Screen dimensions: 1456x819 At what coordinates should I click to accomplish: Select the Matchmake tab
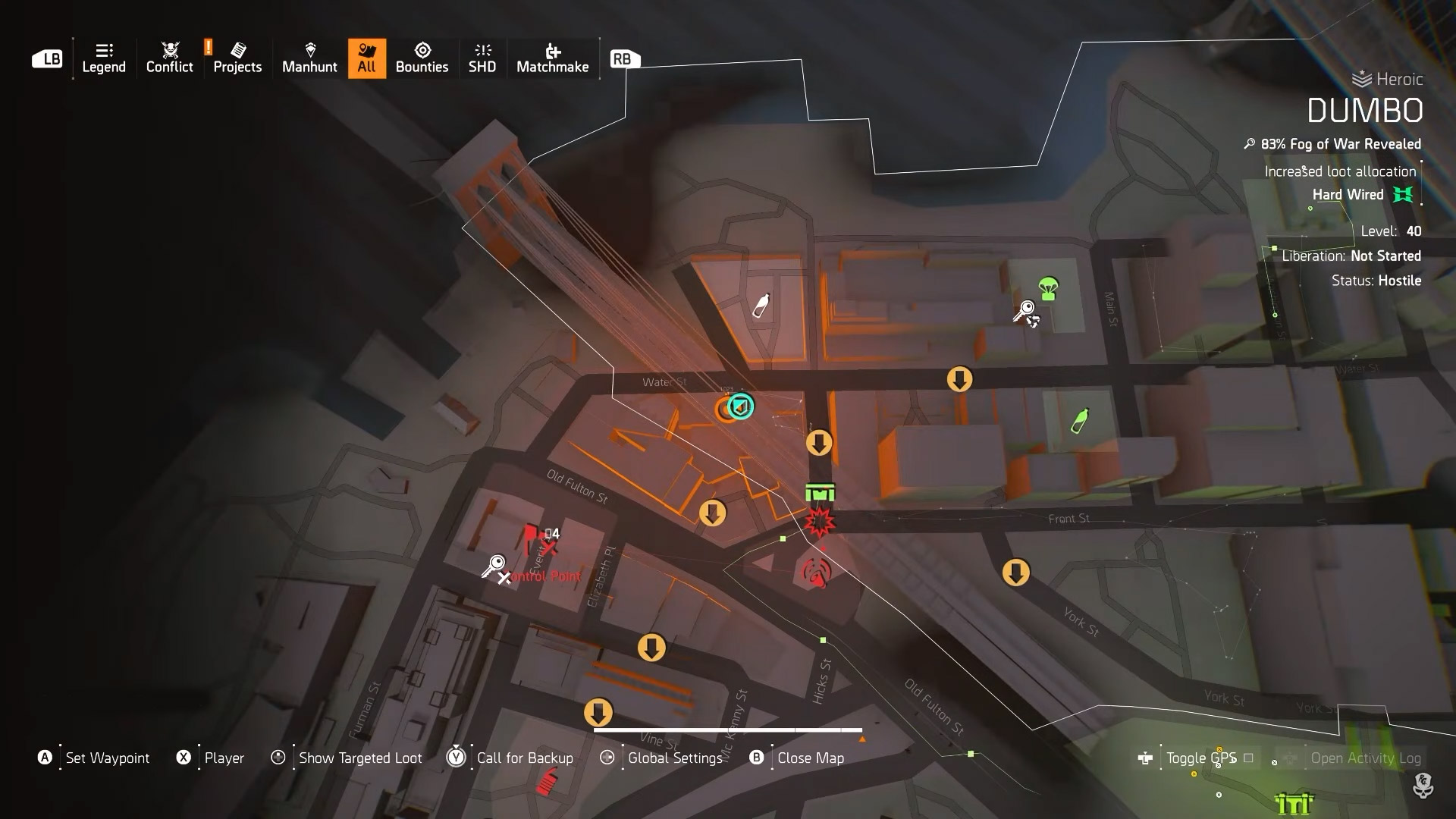coord(552,58)
